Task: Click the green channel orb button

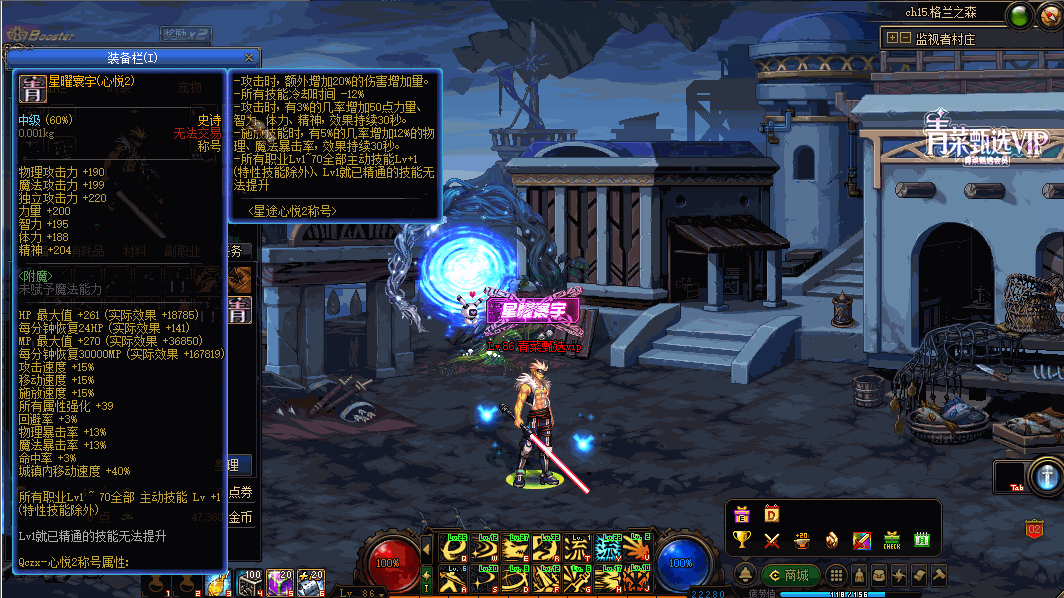Action: tap(1019, 16)
